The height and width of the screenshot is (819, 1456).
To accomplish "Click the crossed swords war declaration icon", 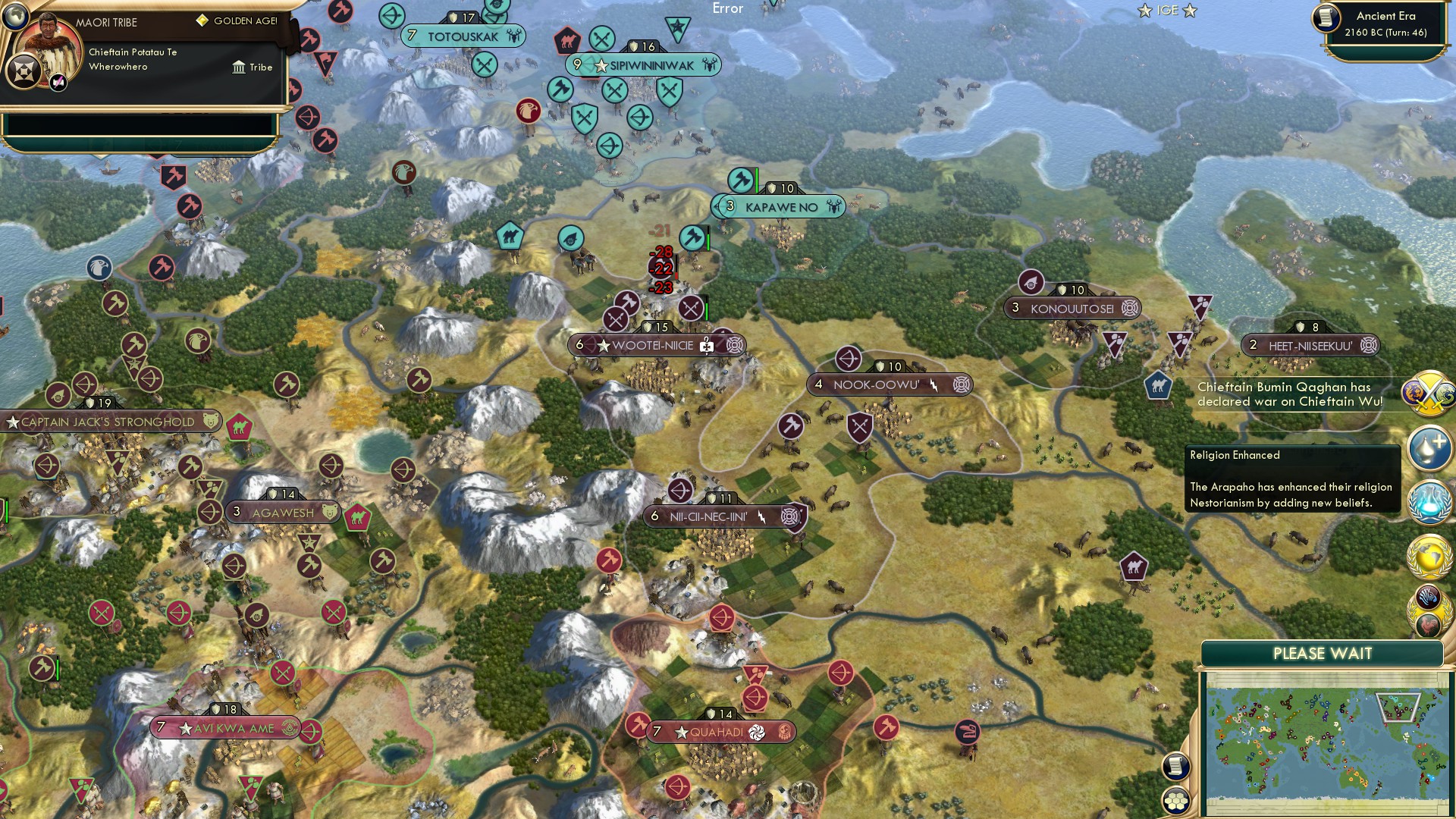I will pyautogui.click(x=1430, y=393).
